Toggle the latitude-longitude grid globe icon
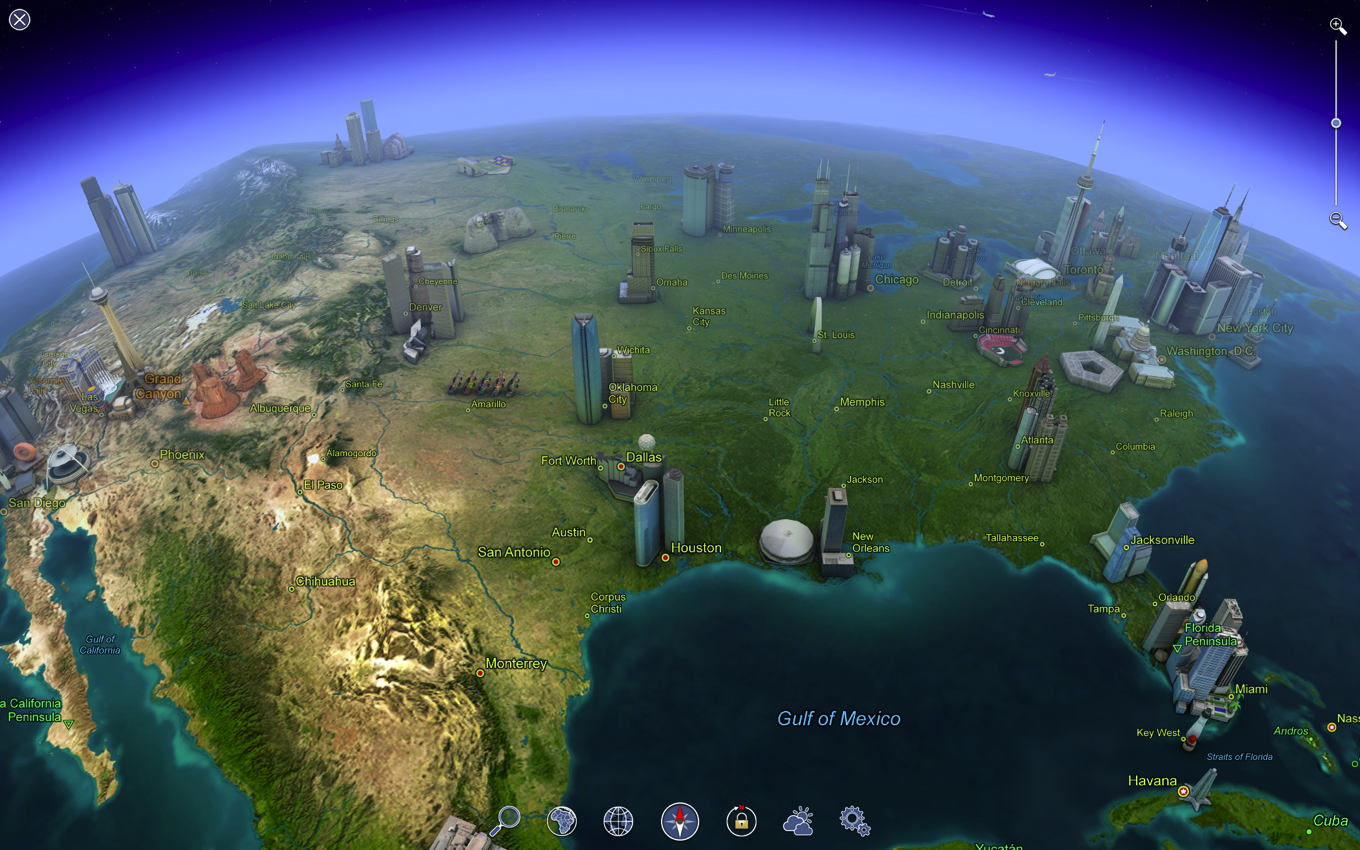The height and width of the screenshot is (850, 1360). 619,821
